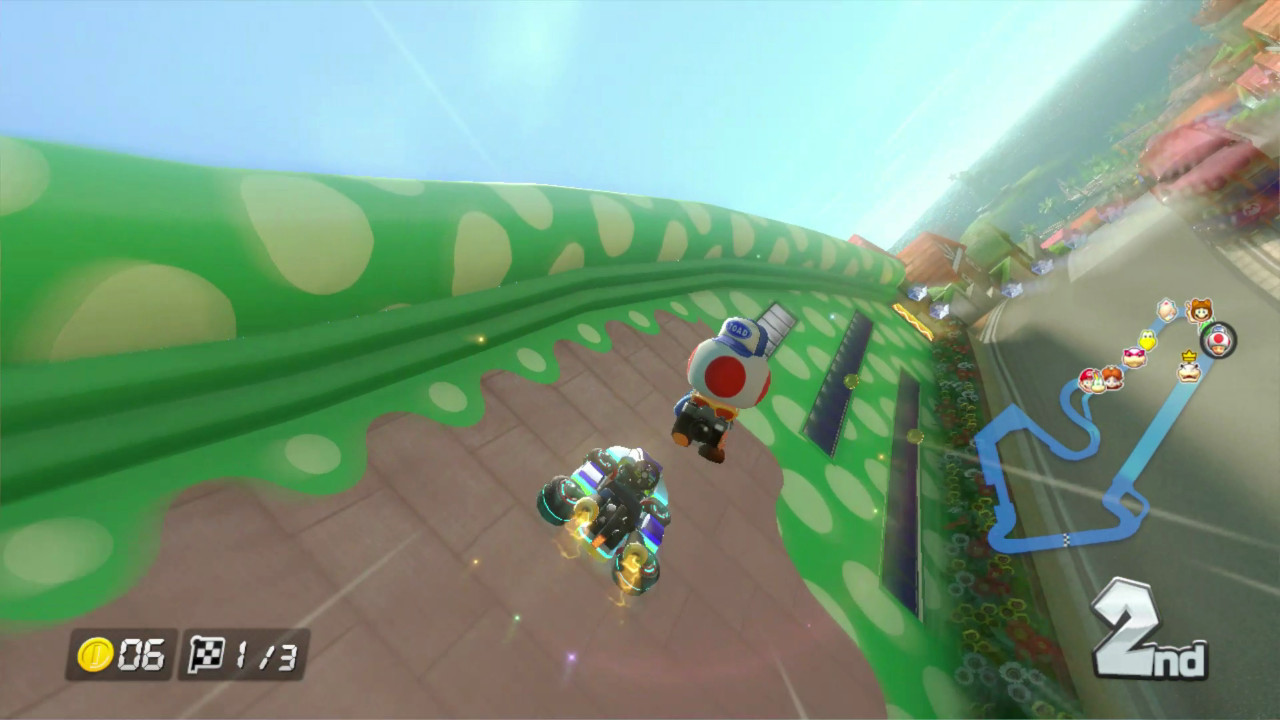Viewport: 1280px width, 720px height.
Task: Select the Mario face icon on the minimap
Action: pos(1086,380)
